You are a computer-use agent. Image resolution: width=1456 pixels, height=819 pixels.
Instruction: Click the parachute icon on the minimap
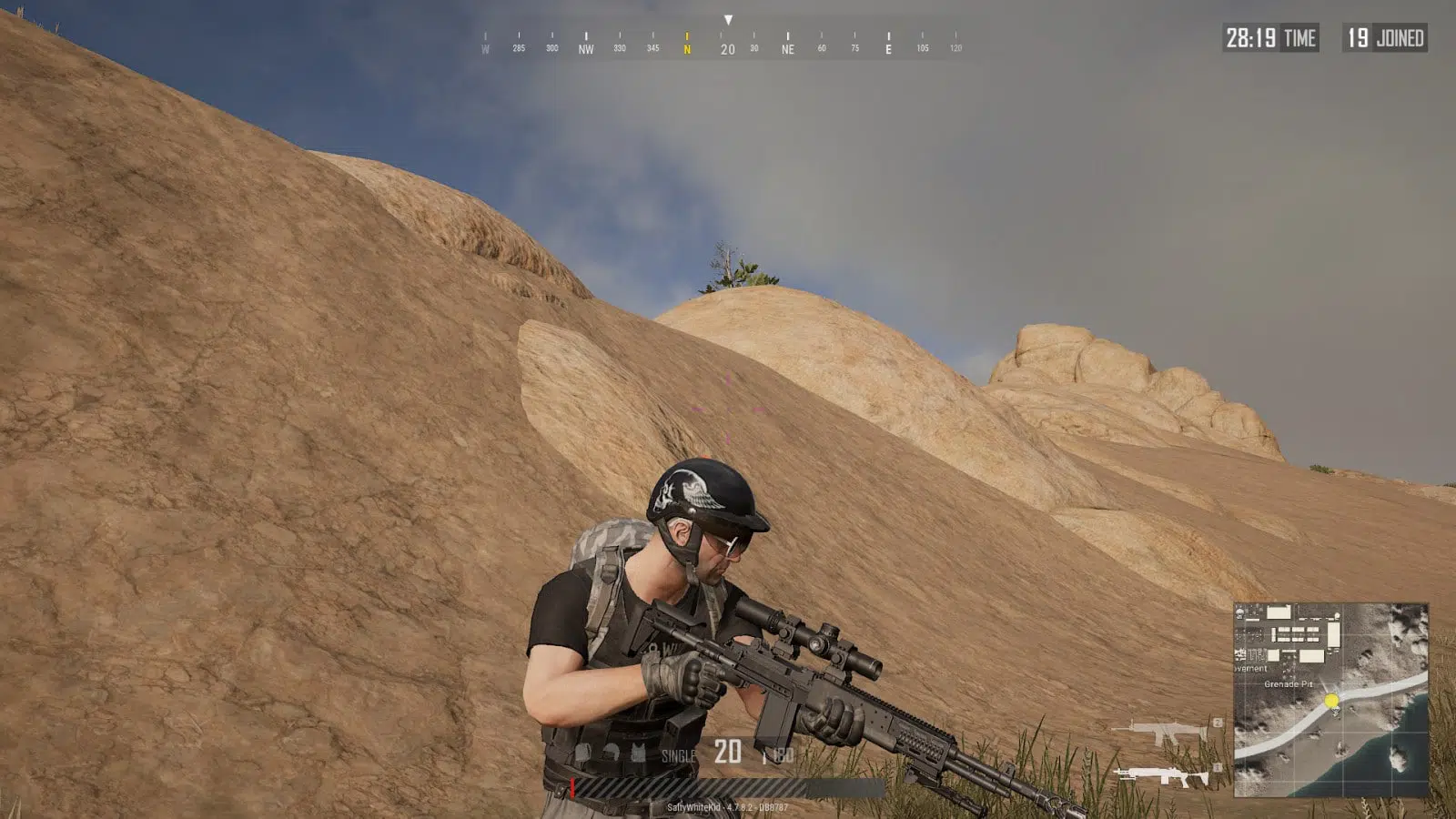tap(1239, 614)
